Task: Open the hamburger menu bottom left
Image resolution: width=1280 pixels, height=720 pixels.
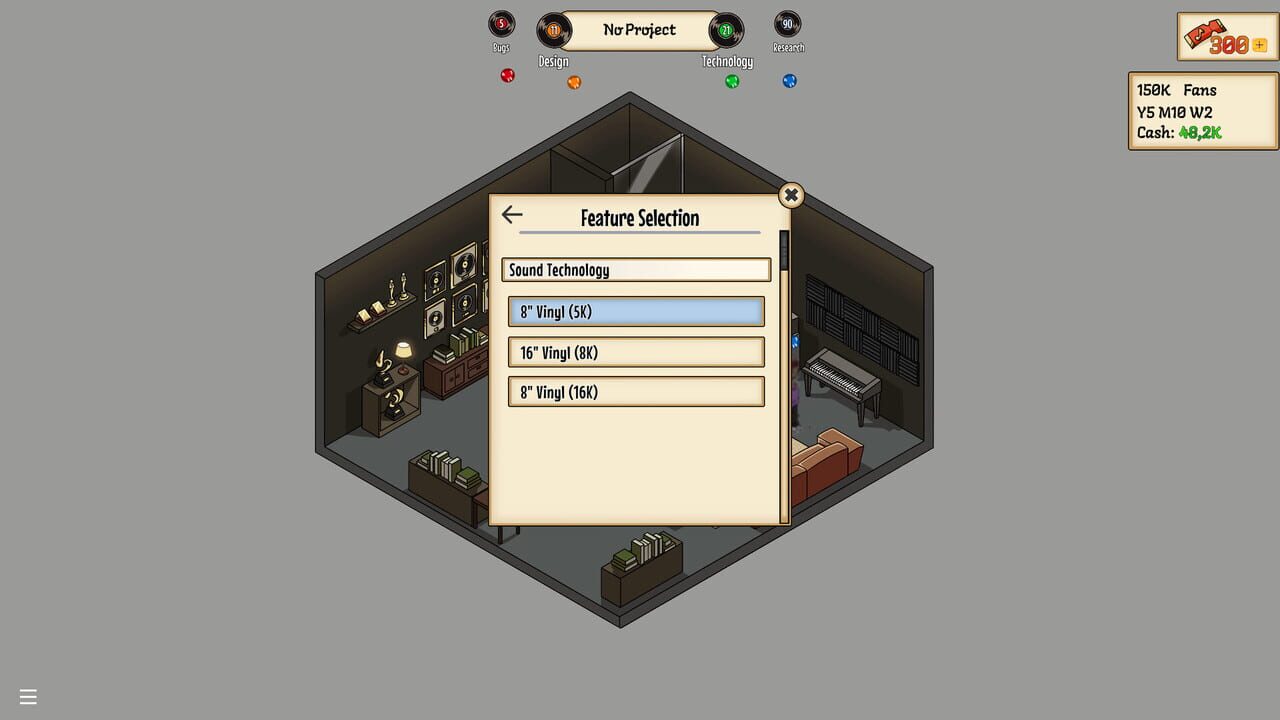Action: click(x=28, y=696)
